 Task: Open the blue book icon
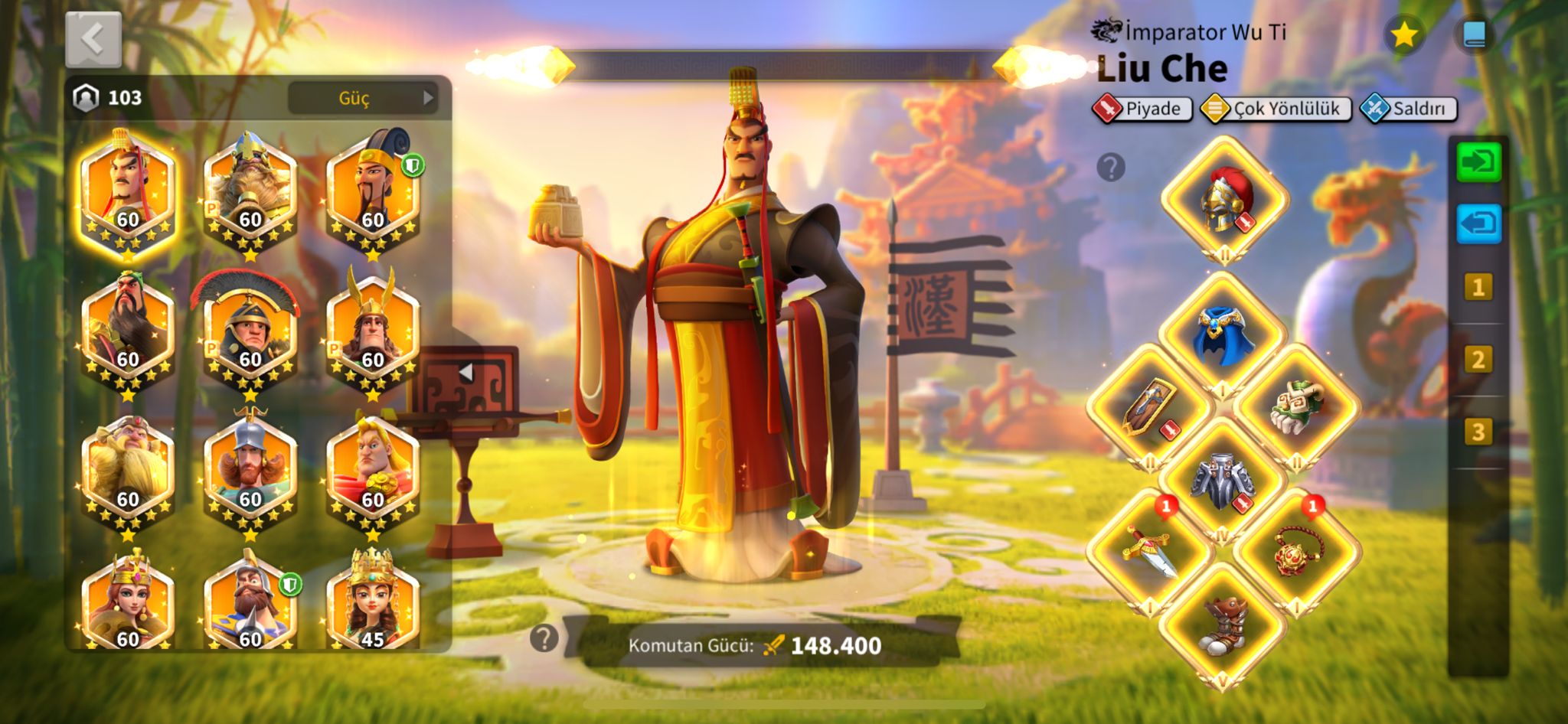1475,35
